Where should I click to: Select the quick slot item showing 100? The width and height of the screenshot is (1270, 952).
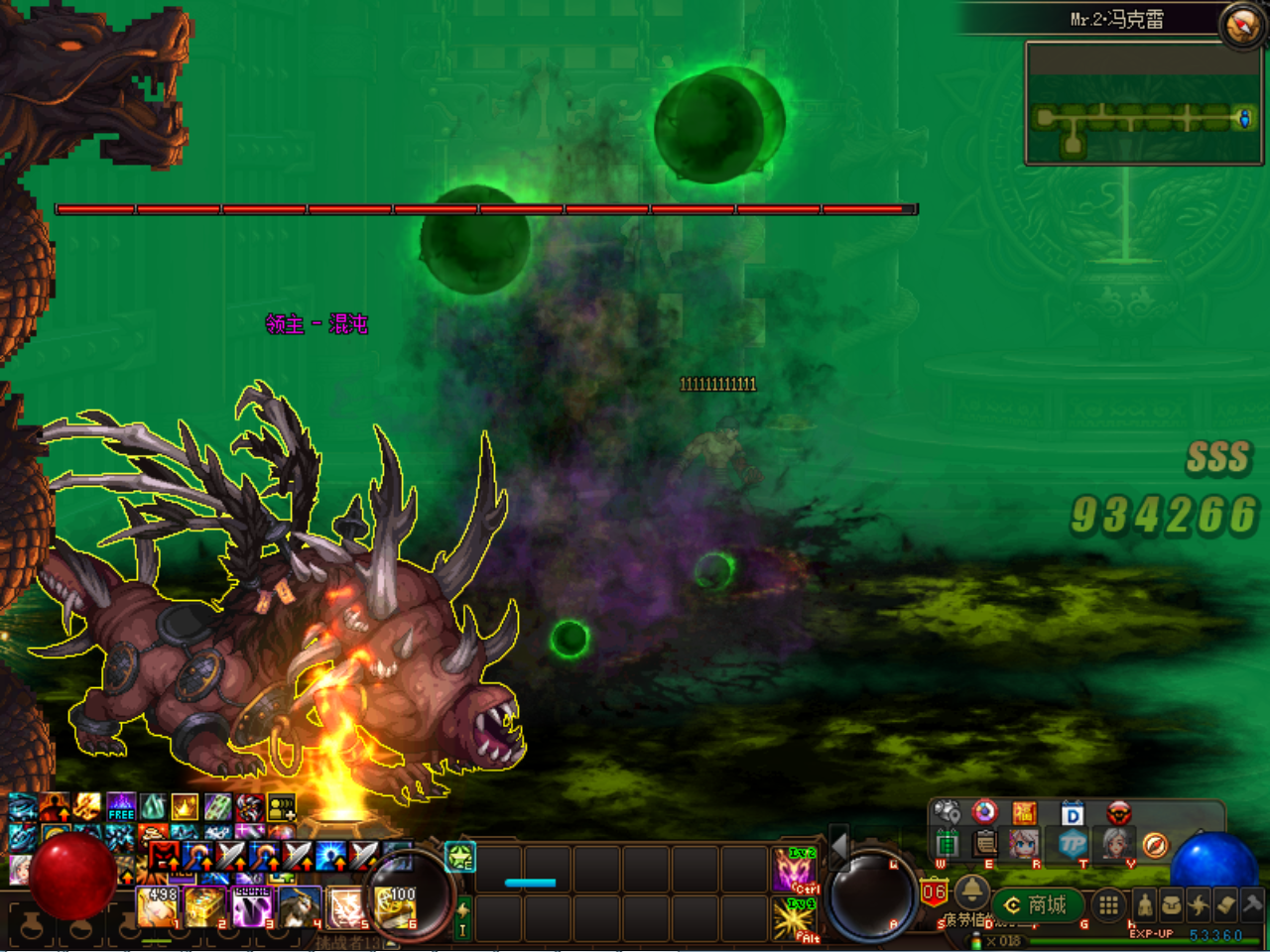(396, 907)
